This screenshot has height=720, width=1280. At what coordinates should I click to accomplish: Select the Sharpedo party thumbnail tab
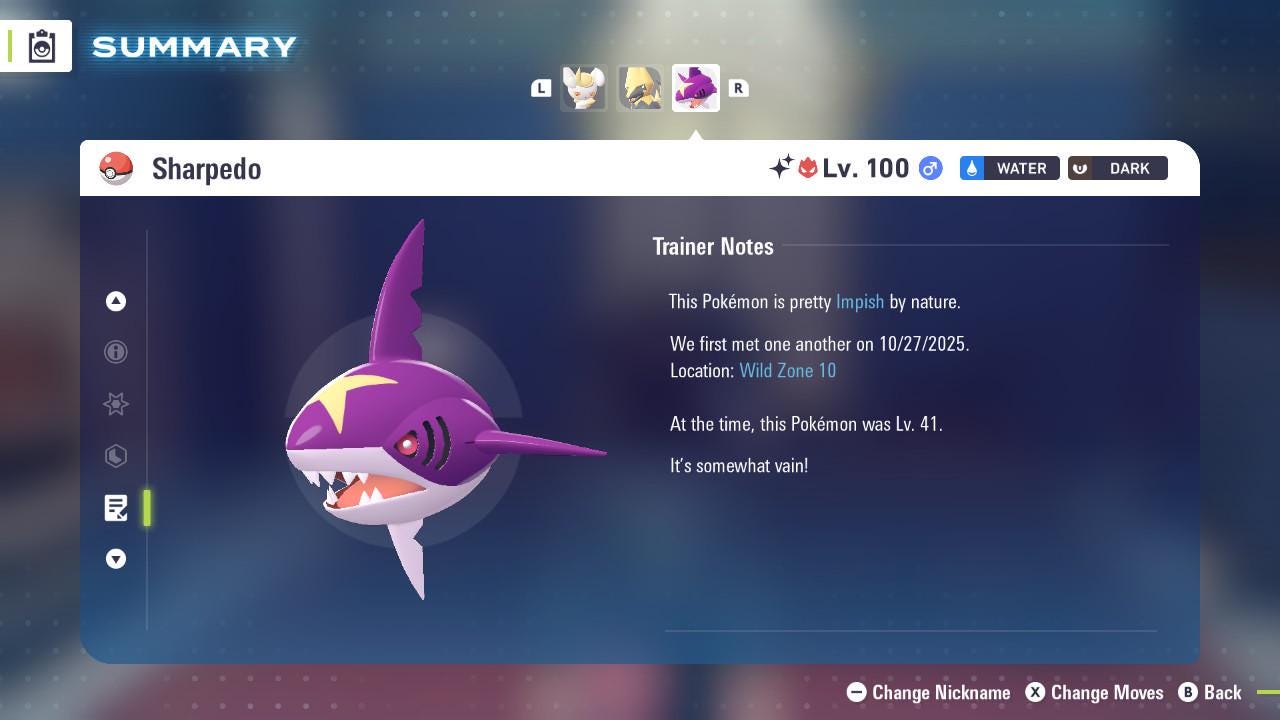pyautogui.click(x=695, y=88)
